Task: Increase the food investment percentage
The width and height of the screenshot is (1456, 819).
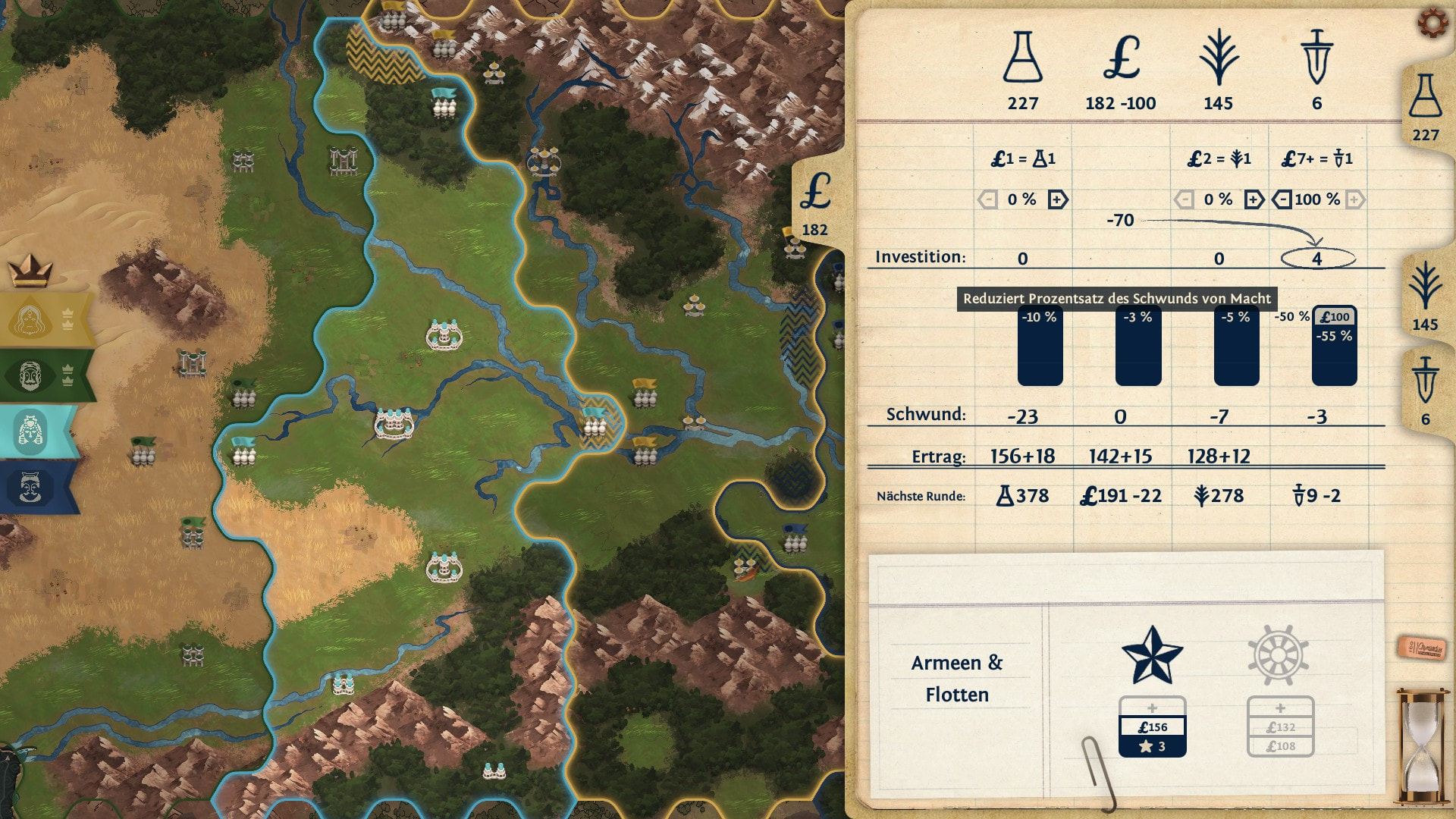Action: coord(1254,199)
